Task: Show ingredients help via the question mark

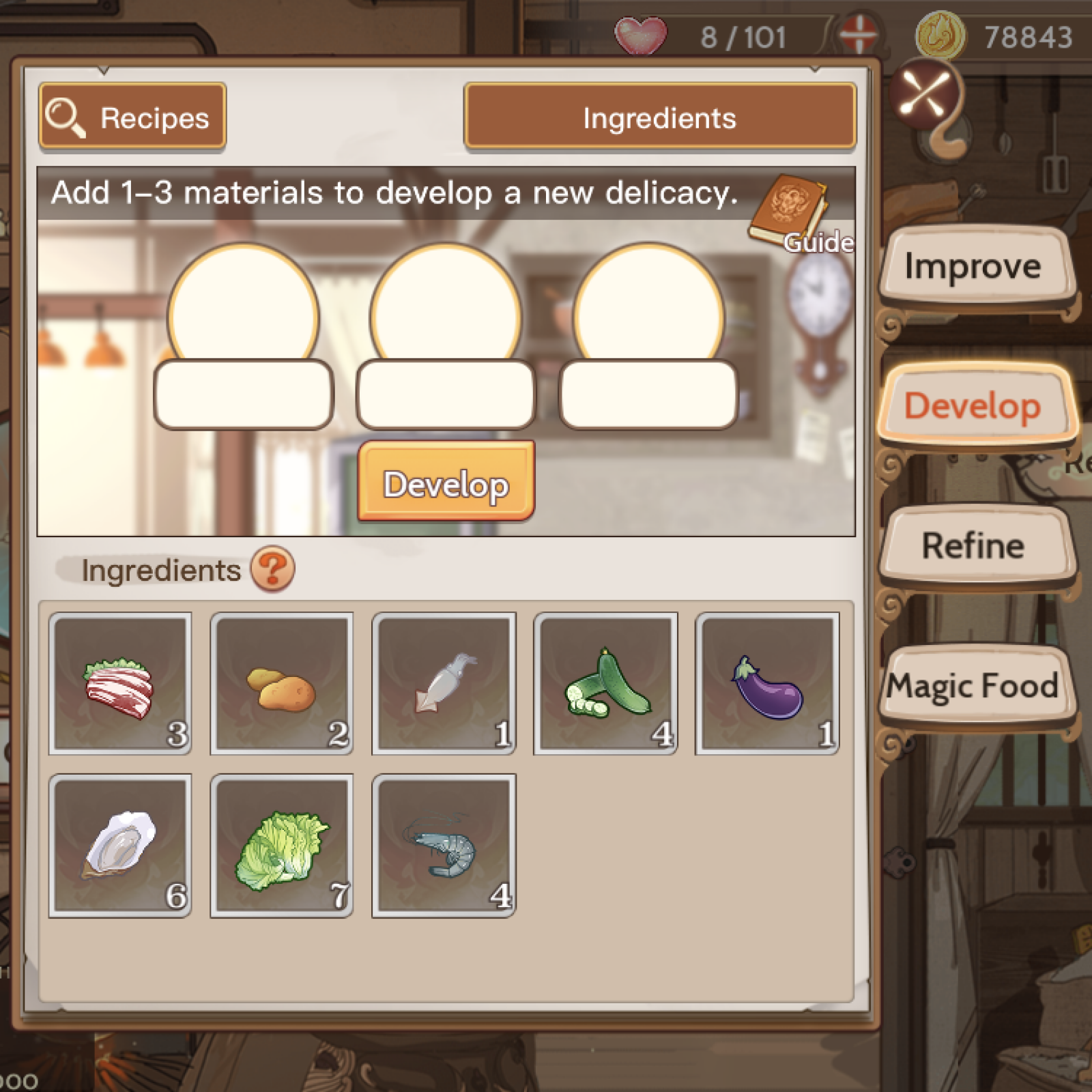Action: tap(272, 569)
